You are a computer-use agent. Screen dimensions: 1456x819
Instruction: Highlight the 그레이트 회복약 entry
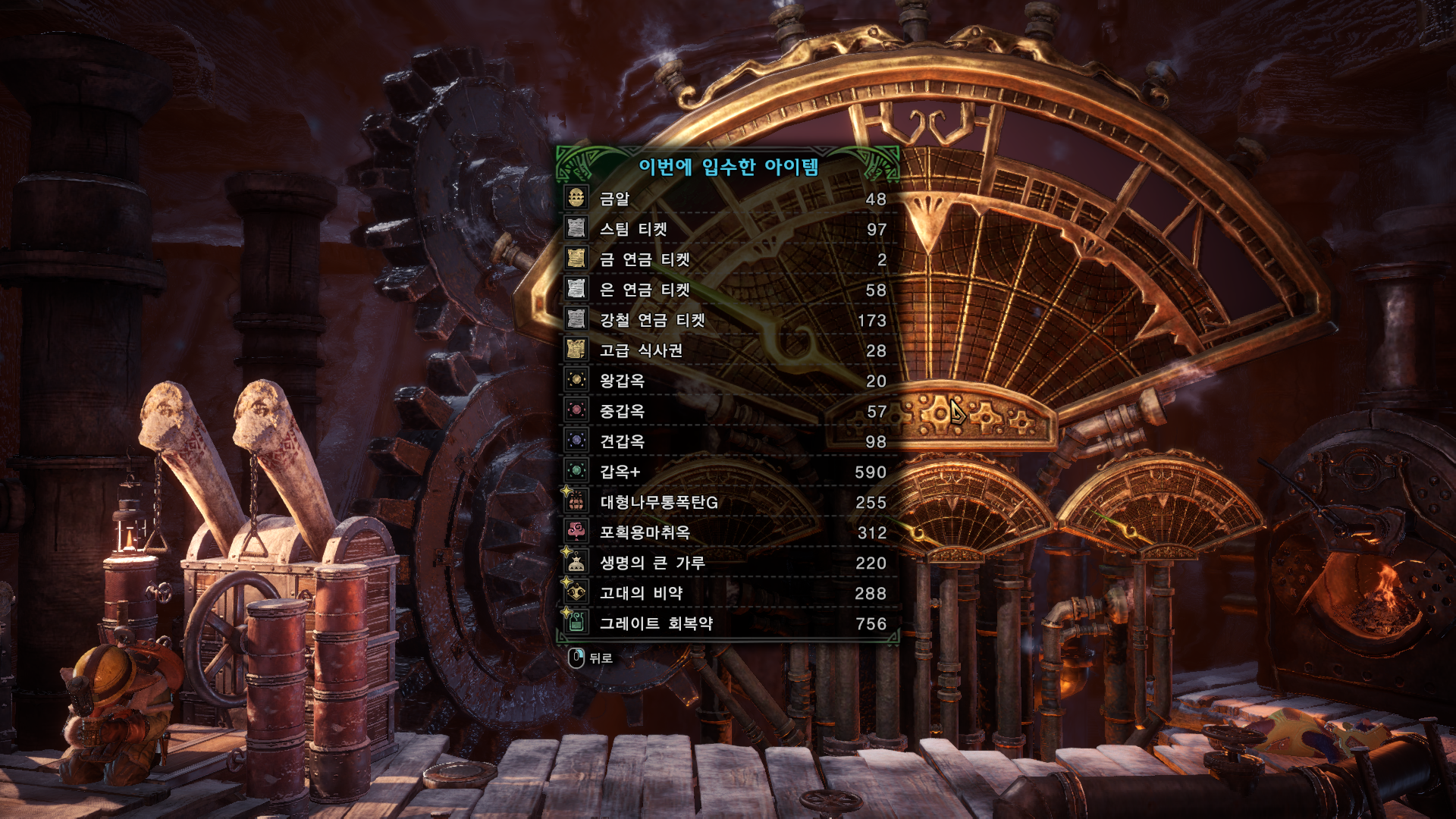728,623
